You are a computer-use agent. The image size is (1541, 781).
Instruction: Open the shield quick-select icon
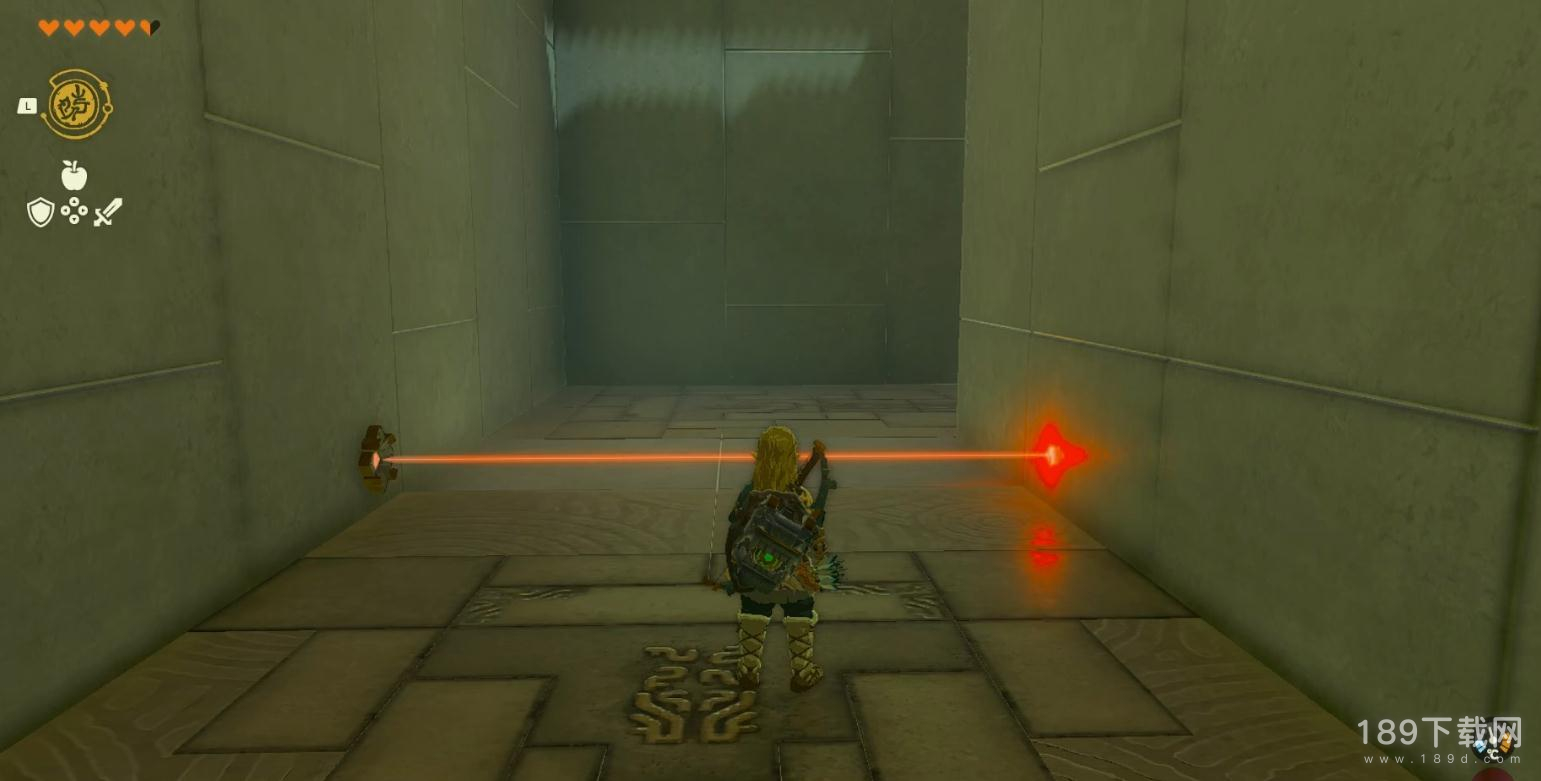coord(40,212)
